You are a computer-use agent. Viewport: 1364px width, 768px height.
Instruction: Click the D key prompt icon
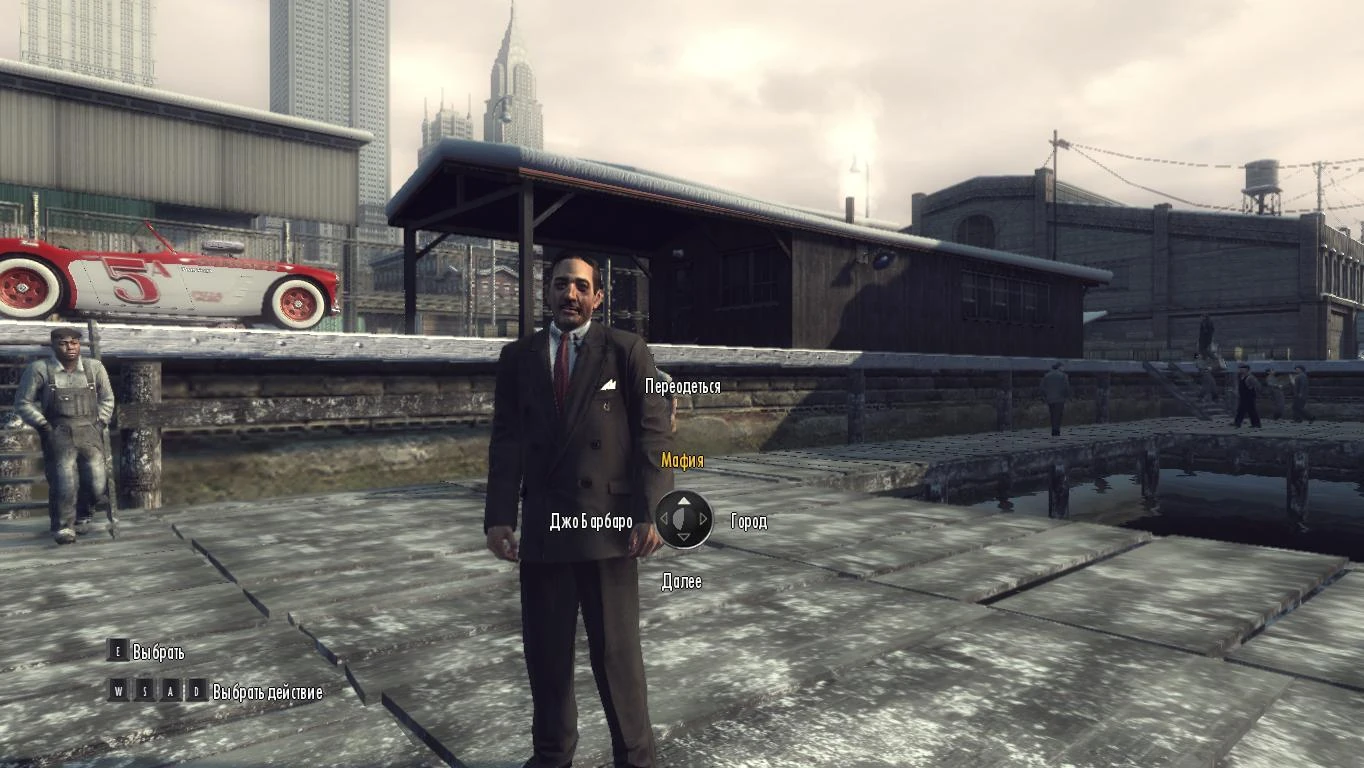[197, 691]
